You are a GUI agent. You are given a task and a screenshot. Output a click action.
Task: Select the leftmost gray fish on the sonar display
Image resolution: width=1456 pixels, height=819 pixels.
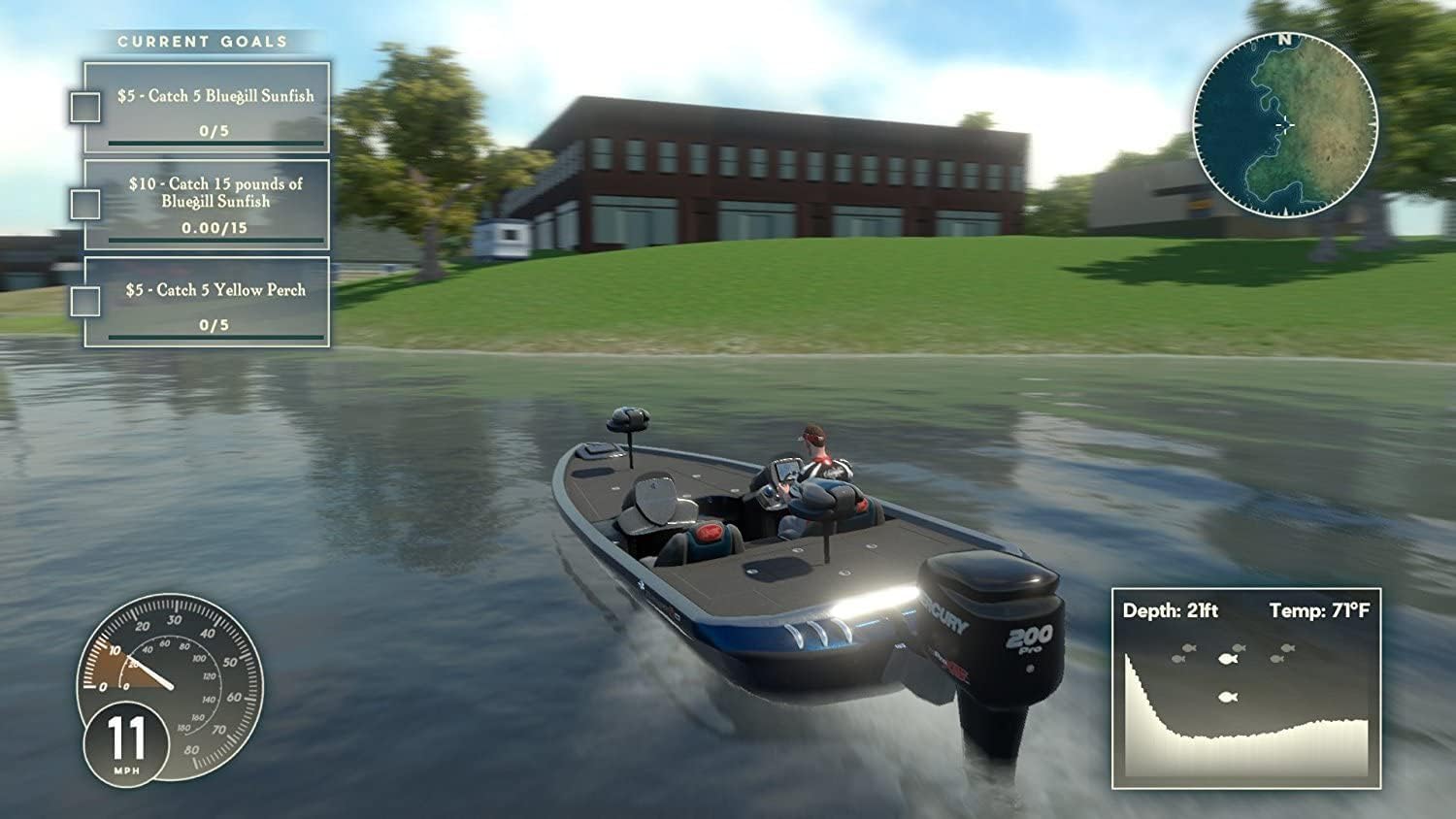(x=1178, y=659)
